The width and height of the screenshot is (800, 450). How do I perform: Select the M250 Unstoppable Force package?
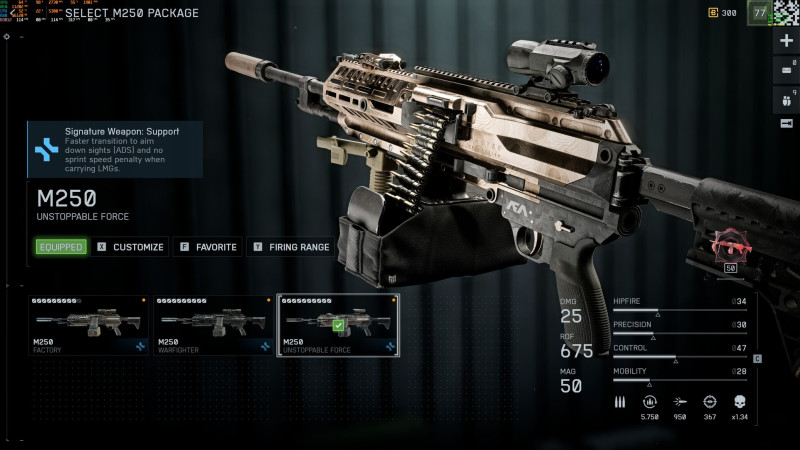pyautogui.click(x=338, y=325)
